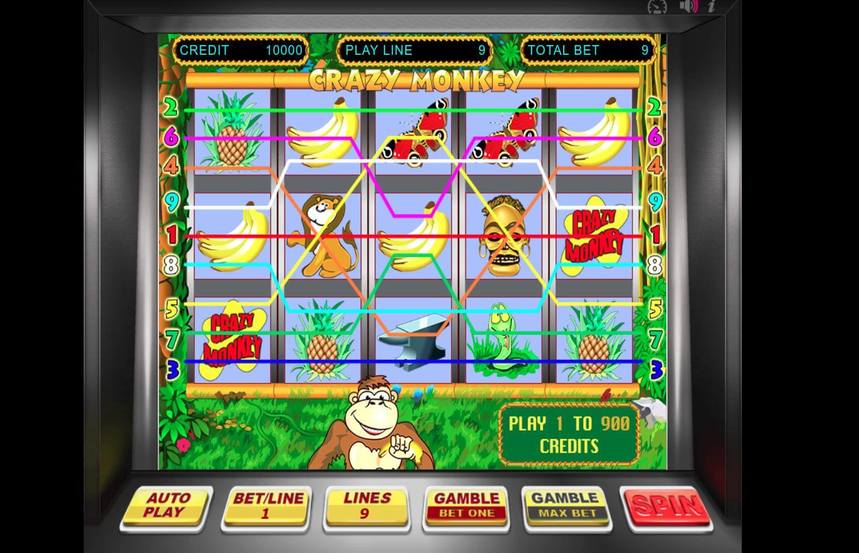Select Gamble Max Bet

(566, 506)
